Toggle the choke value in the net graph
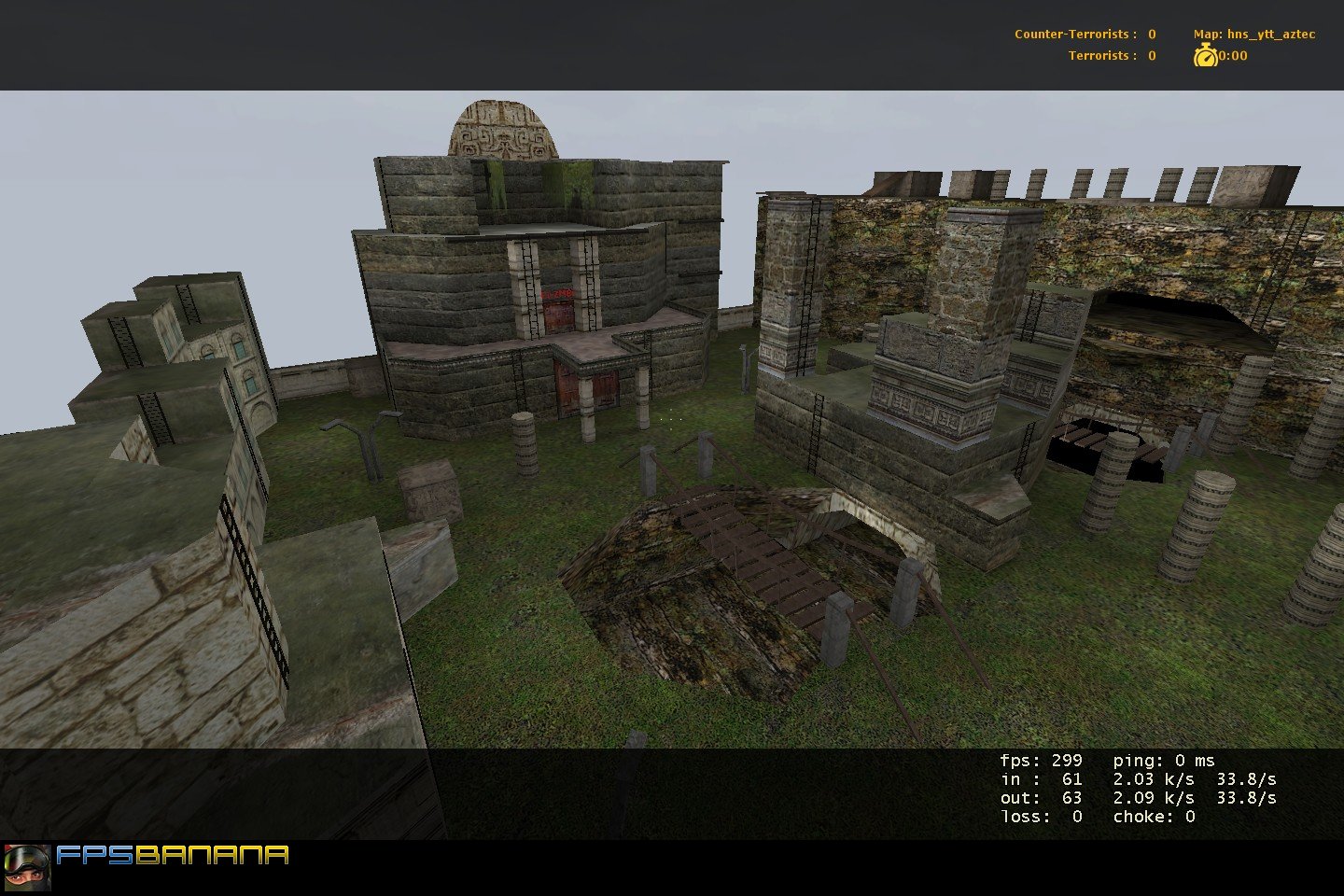Image resolution: width=1344 pixels, height=896 pixels. tap(1154, 817)
